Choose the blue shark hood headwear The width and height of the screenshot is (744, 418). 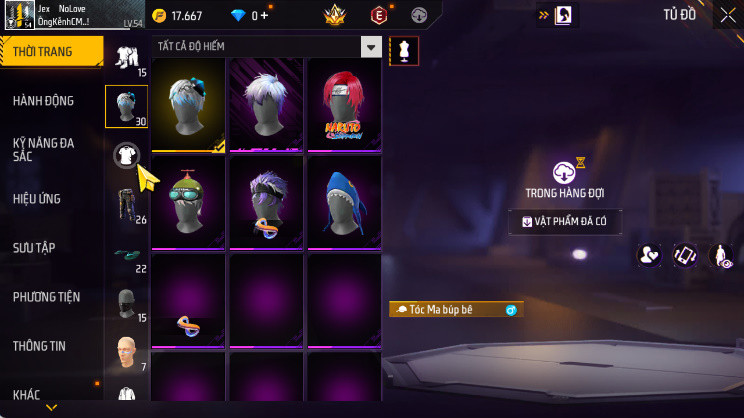343,202
